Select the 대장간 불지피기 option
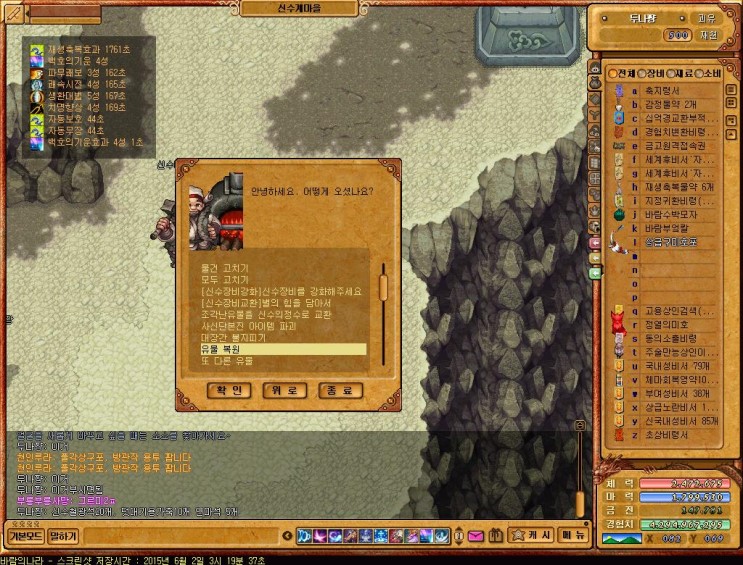This screenshot has height=565, width=743. point(238,338)
